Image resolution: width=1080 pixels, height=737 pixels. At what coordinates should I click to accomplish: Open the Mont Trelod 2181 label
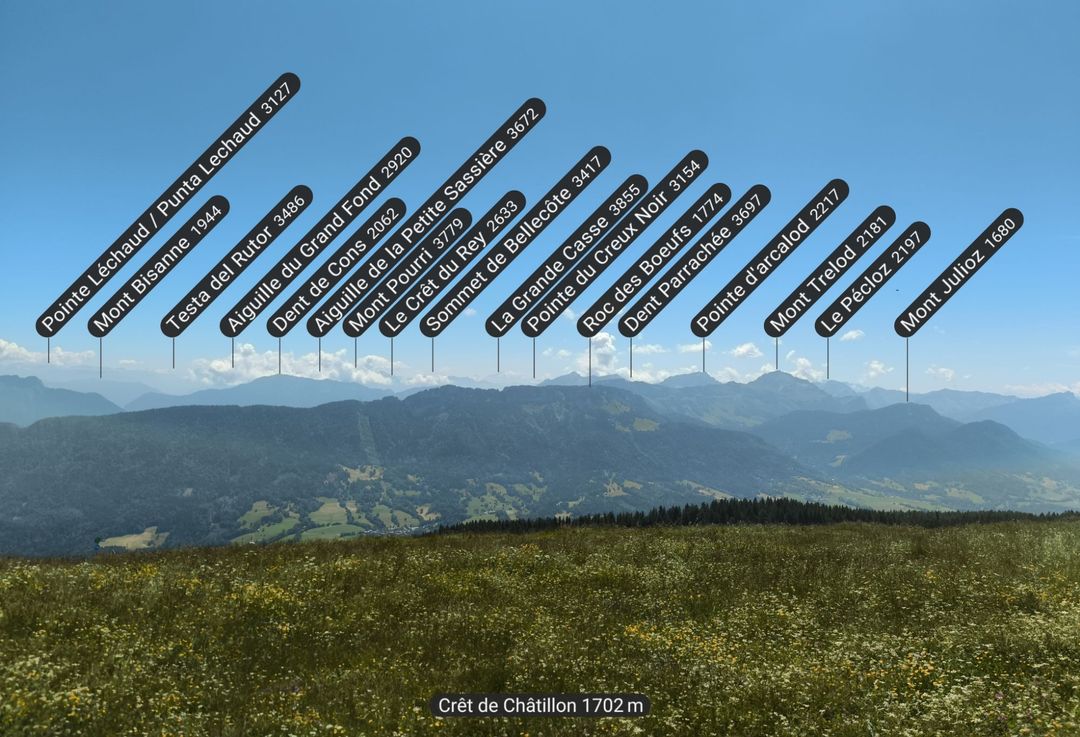coord(830,271)
